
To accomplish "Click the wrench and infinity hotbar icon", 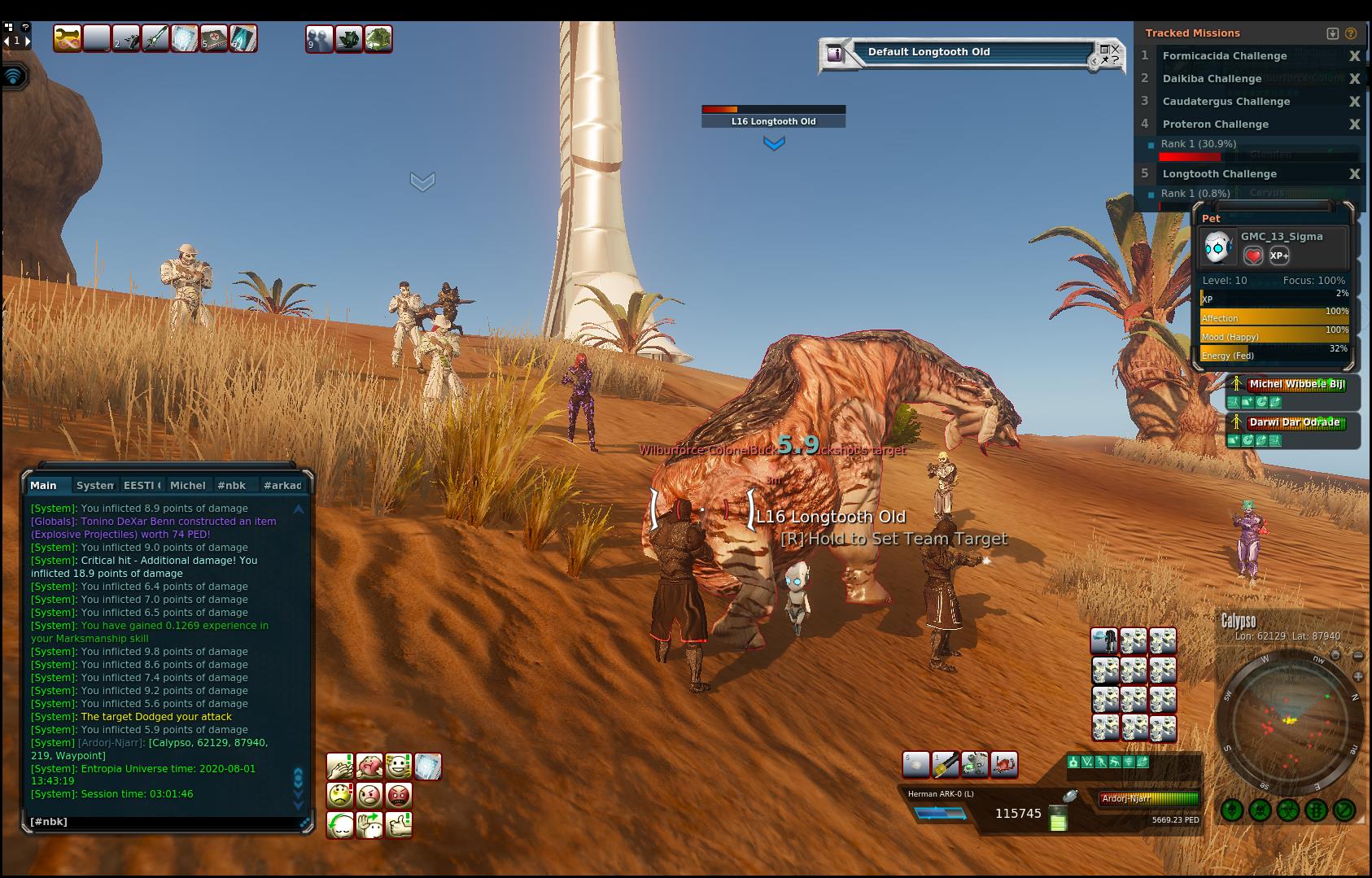I will pyautogui.click(x=67, y=38).
